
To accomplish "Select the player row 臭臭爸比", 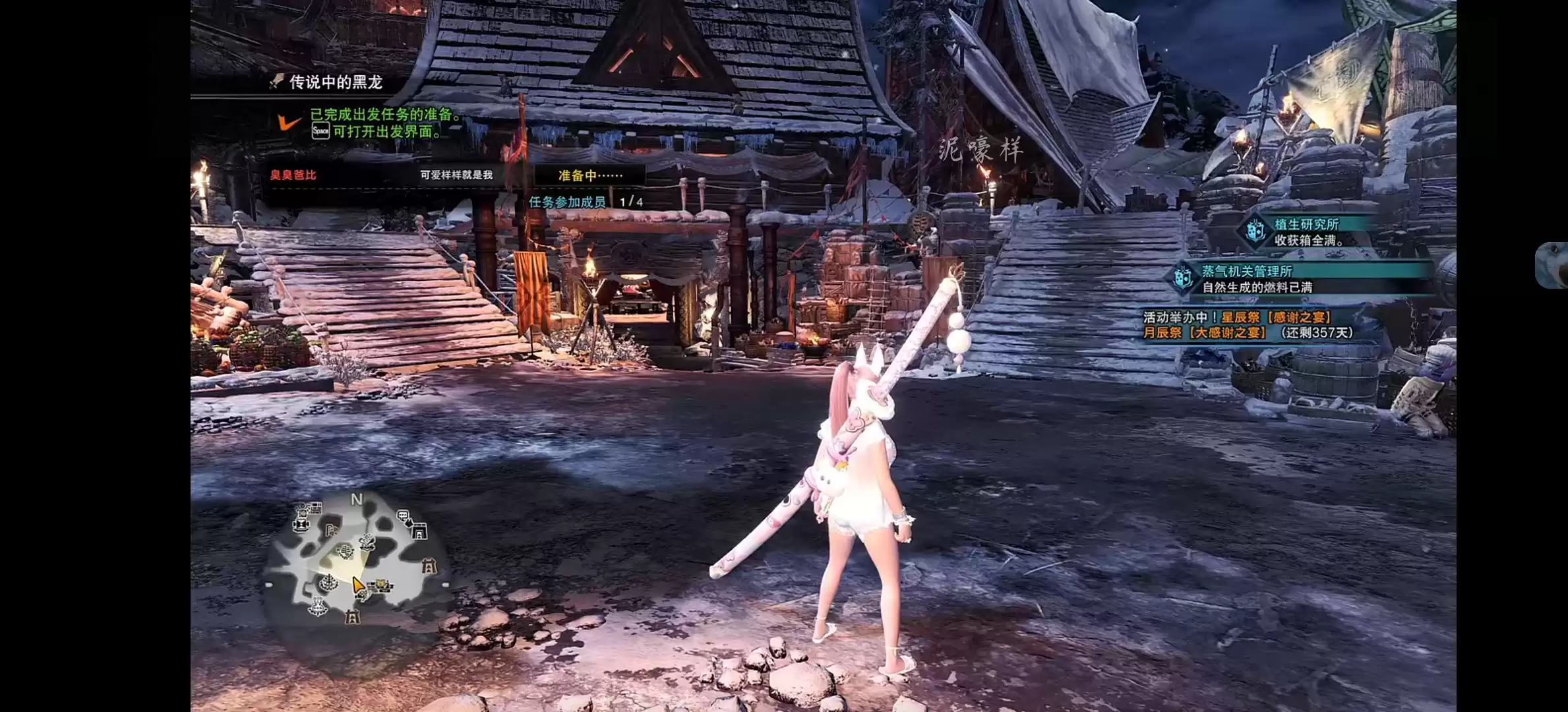I will coord(293,175).
